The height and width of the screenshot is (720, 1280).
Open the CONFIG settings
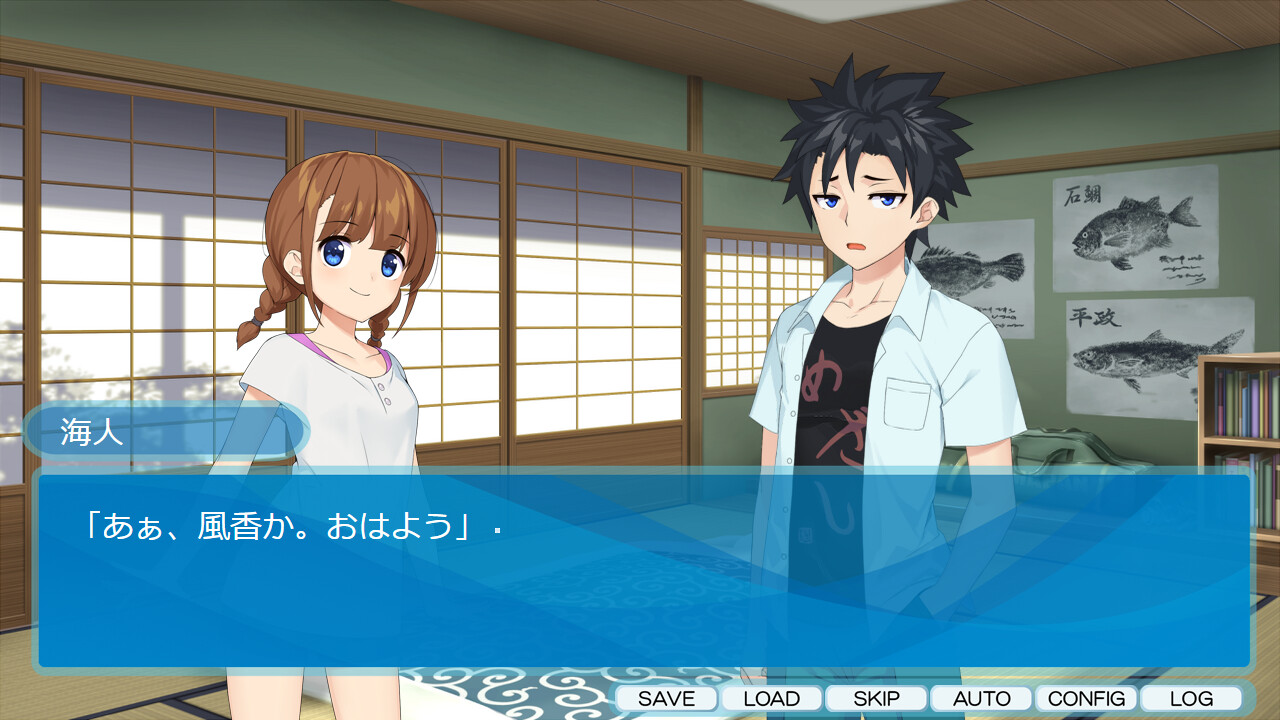coord(1086,698)
